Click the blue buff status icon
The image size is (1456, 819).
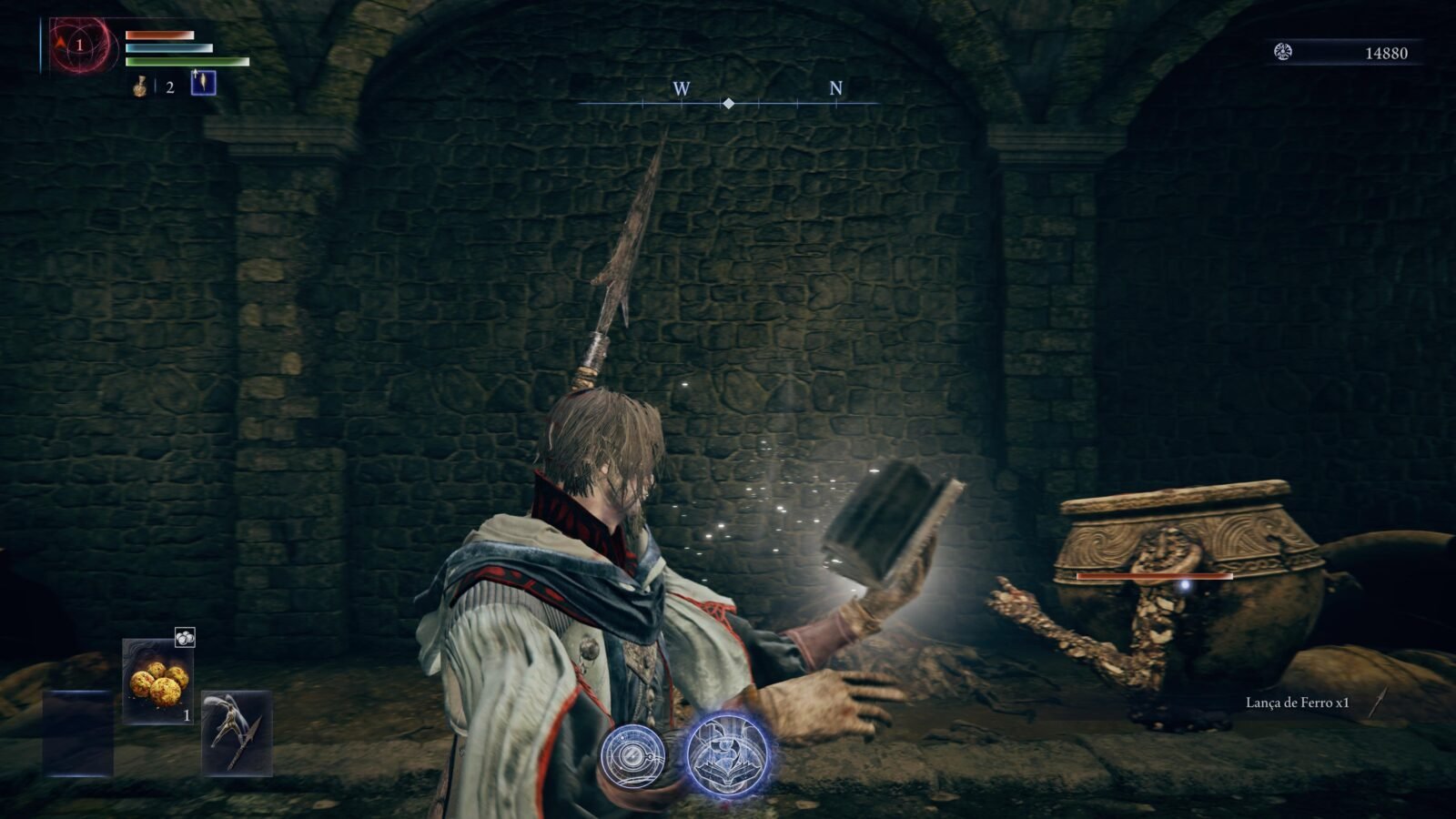tap(203, 83)
